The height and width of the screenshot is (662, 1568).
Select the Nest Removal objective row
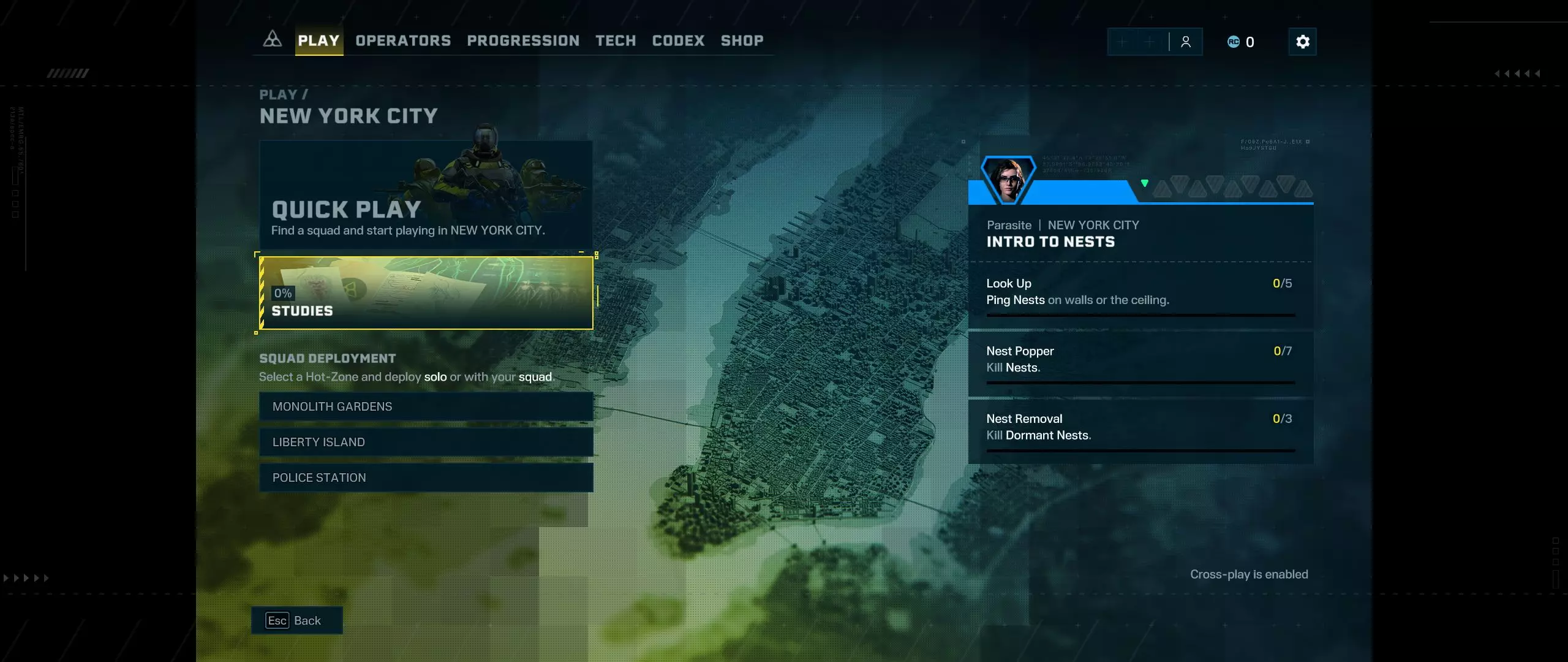point(1140,428)
